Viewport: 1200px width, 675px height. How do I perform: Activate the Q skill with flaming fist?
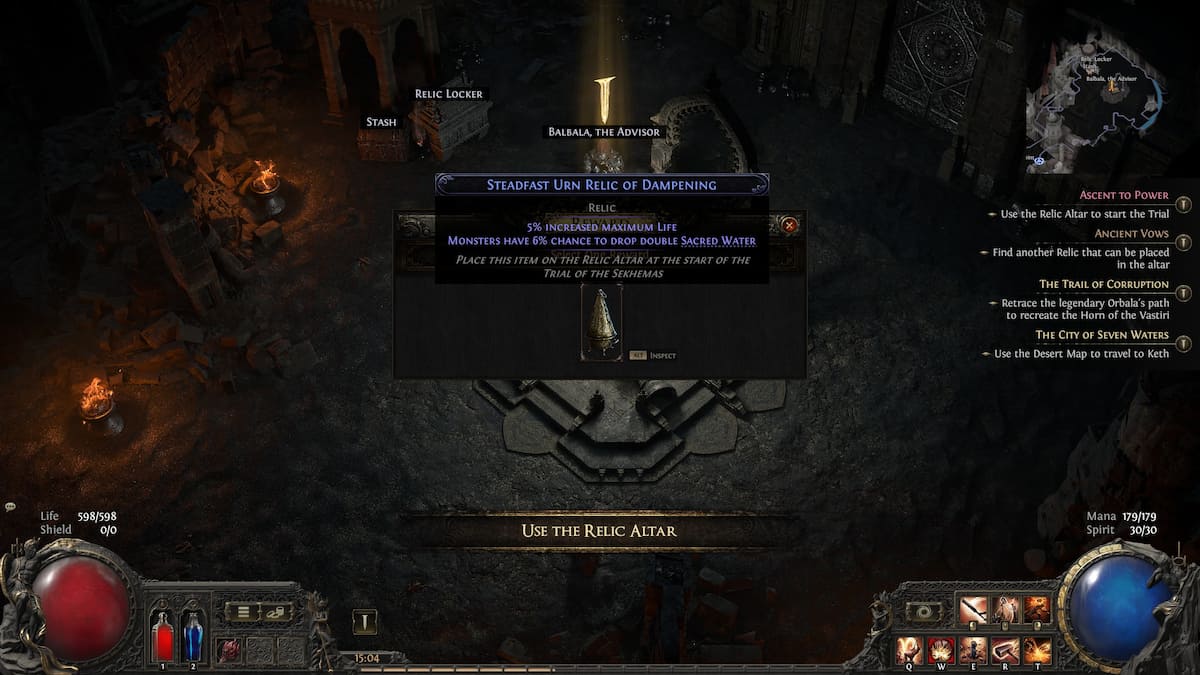coord(910,650)
